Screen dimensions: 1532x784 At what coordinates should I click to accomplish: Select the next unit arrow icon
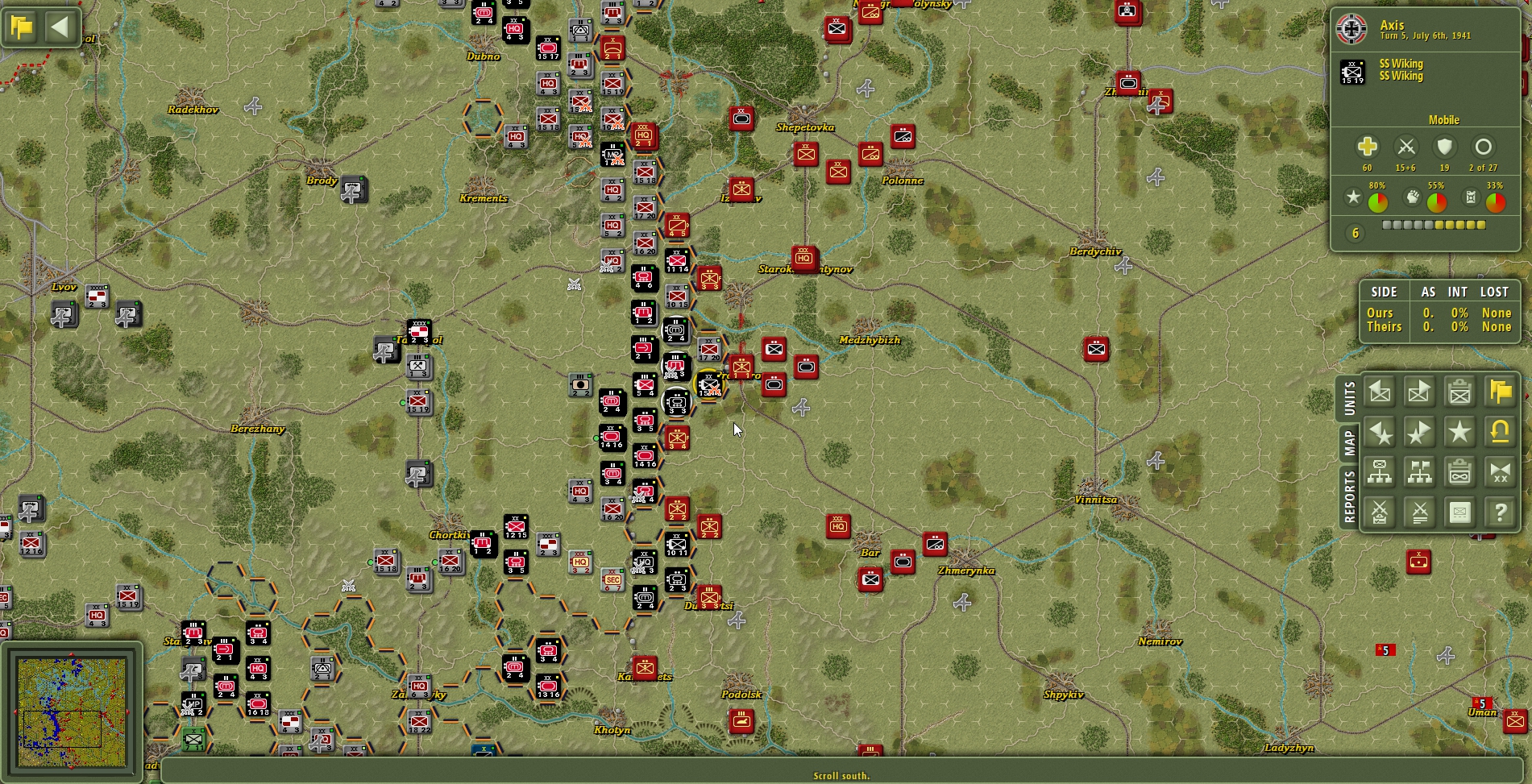pos(1420,392)
